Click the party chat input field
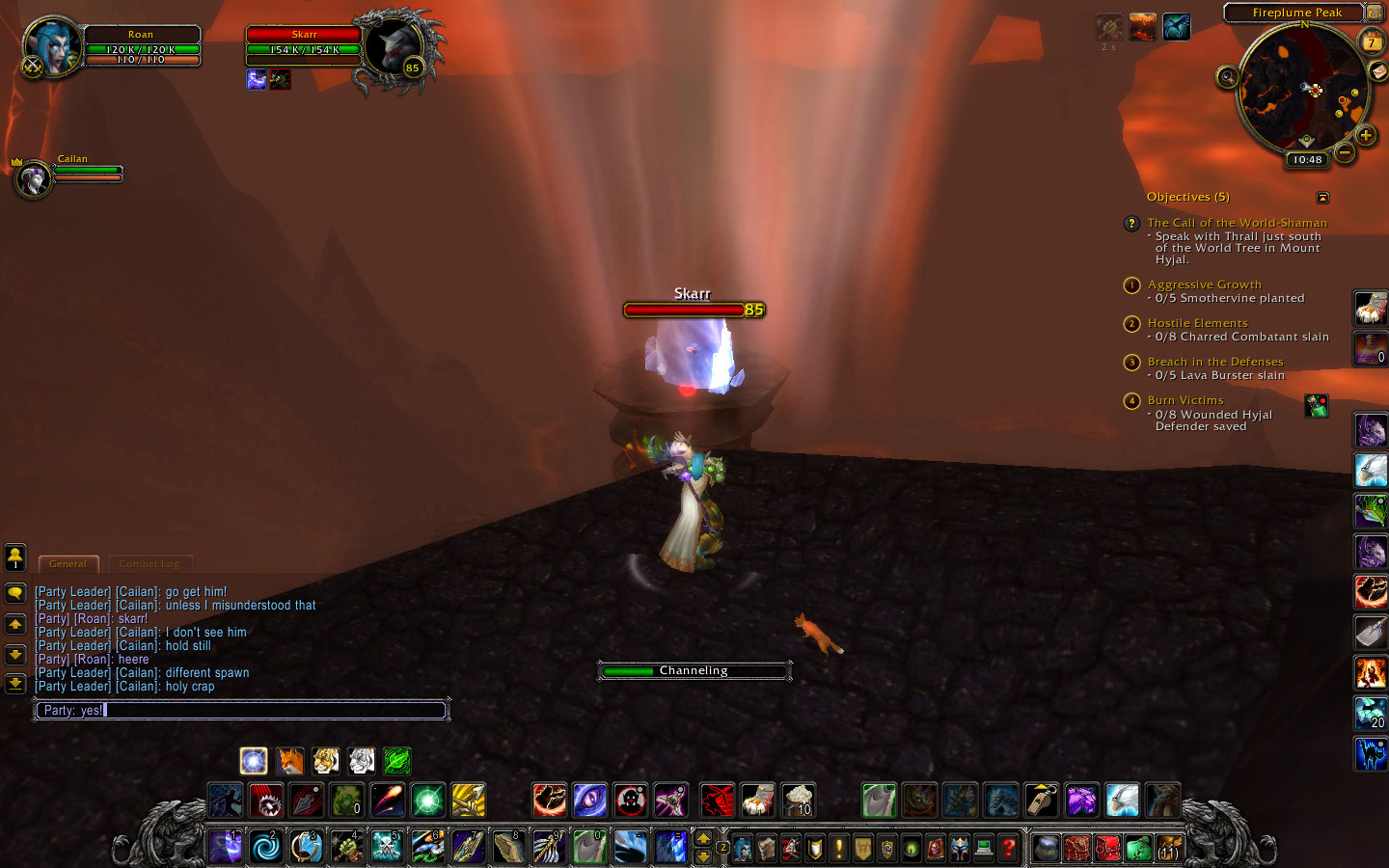 tap(241, 711)
